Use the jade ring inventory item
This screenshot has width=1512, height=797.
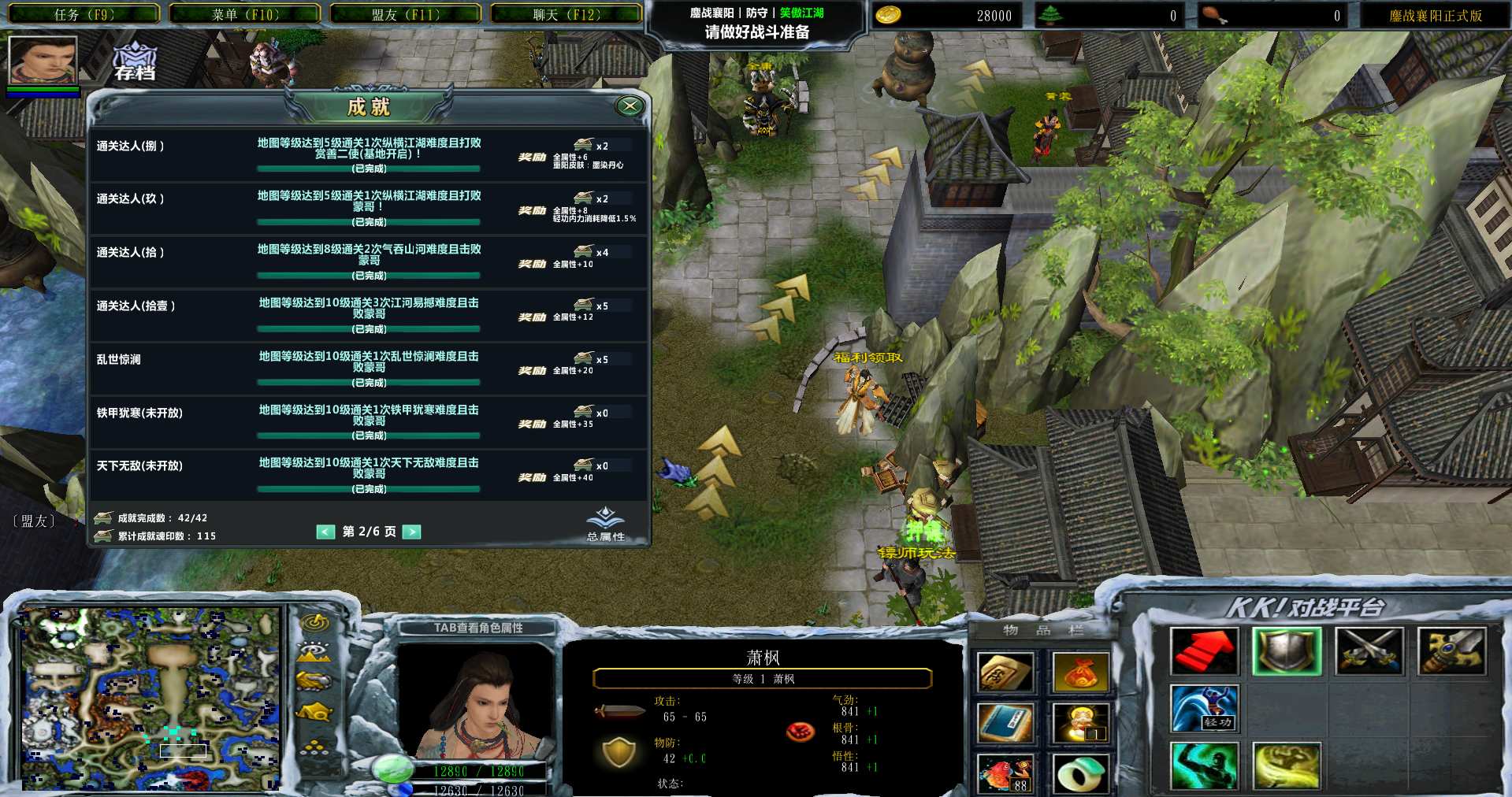1080,773
